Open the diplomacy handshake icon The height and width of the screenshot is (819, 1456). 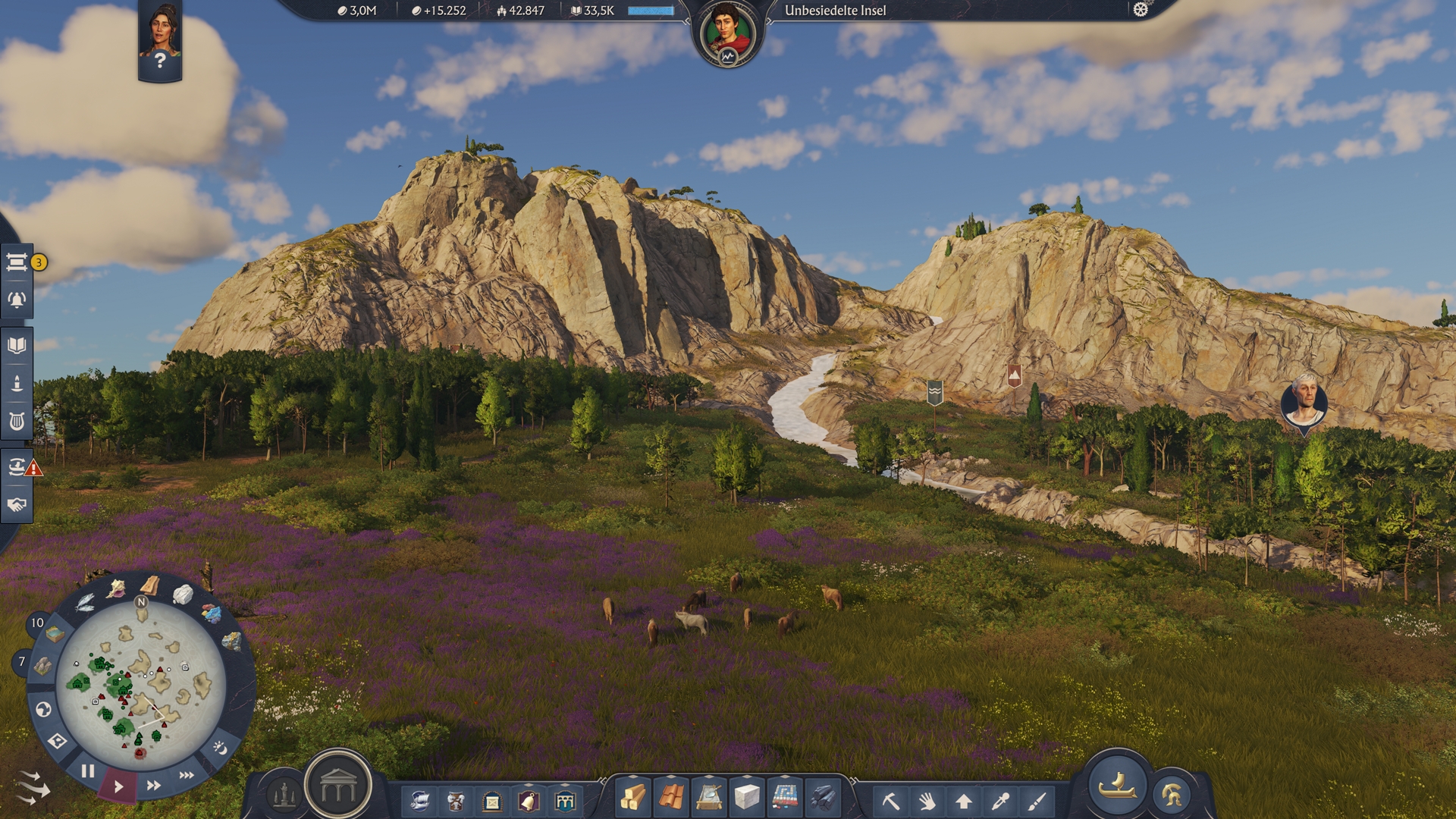[x=17, y=504]
